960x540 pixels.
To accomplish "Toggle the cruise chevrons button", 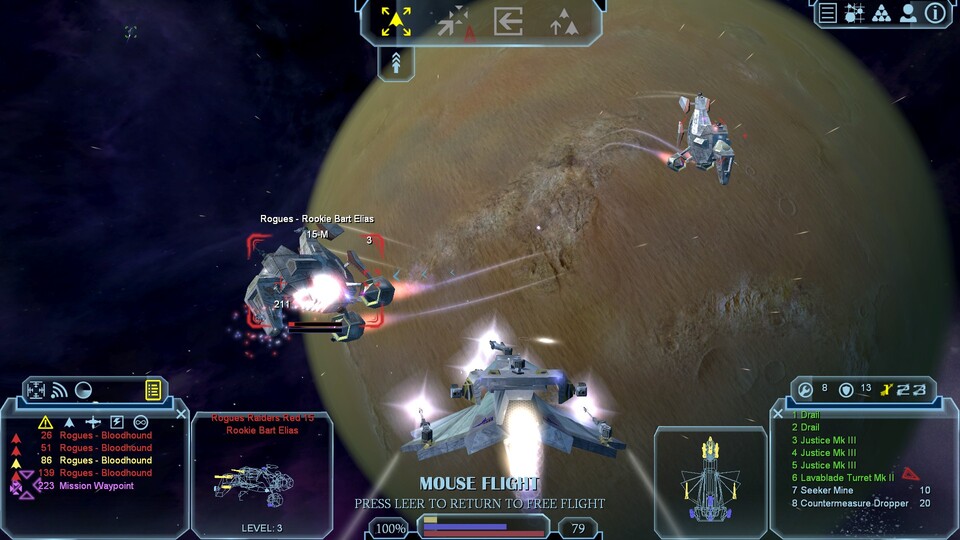I will click(x=397, y=63).
